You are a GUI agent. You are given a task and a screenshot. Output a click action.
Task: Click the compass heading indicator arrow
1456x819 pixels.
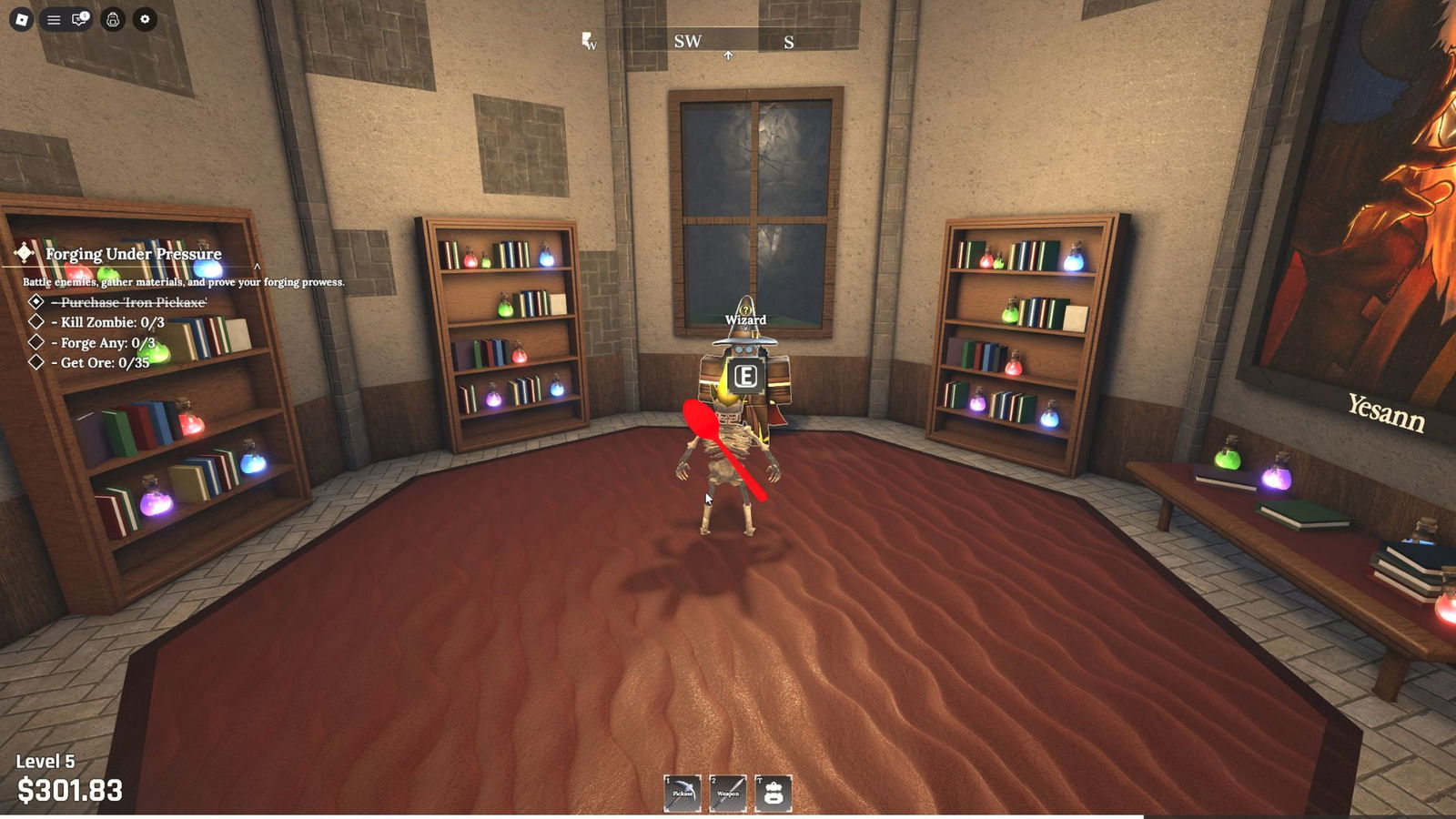pos(727,54)
